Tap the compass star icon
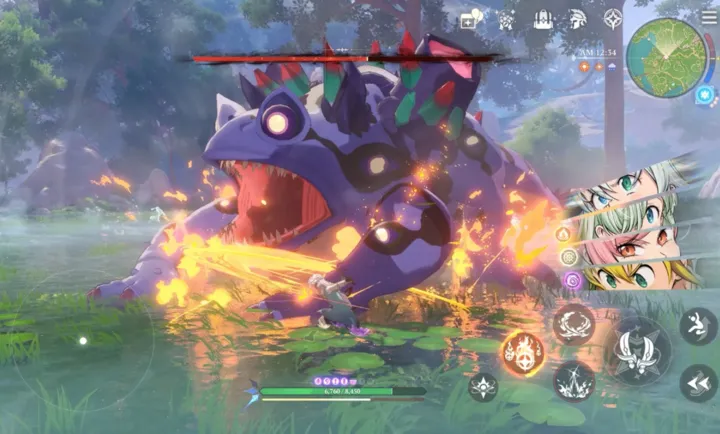Viewport: 720px width, 434px height. tap(613, 19)
